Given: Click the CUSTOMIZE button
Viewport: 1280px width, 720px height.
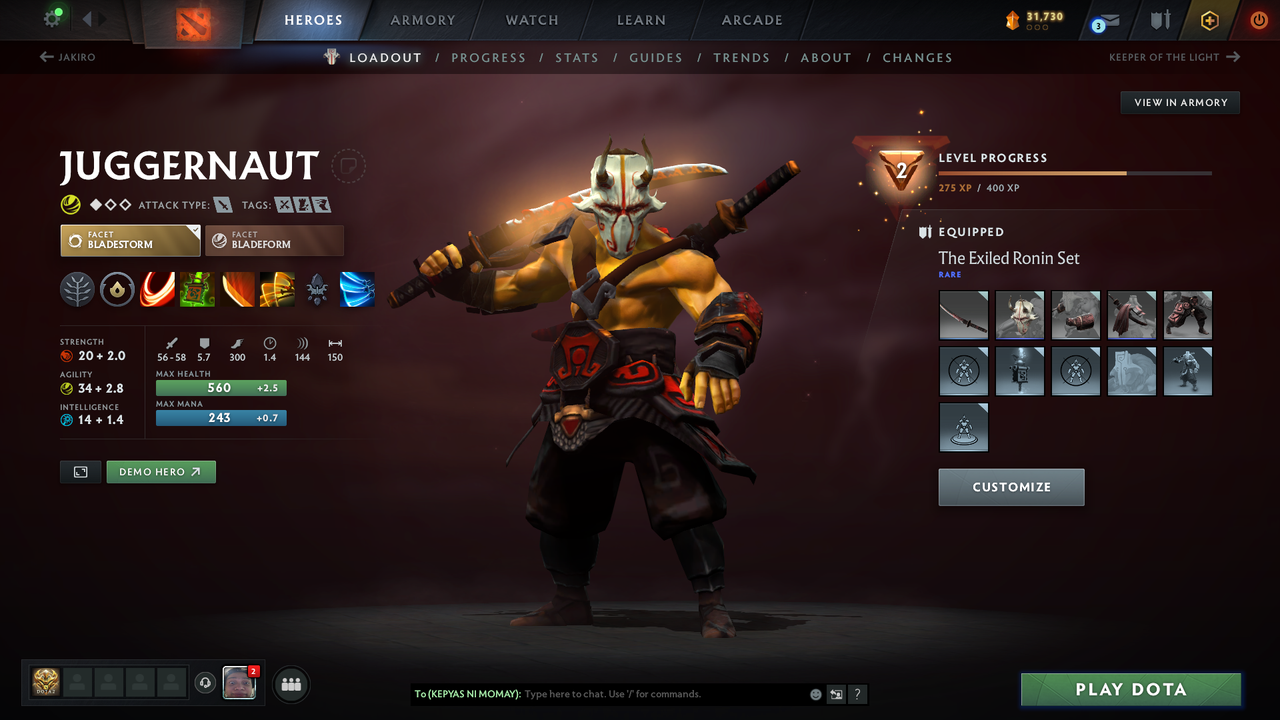Looking at the screenshot, I should pos(1011,487).
